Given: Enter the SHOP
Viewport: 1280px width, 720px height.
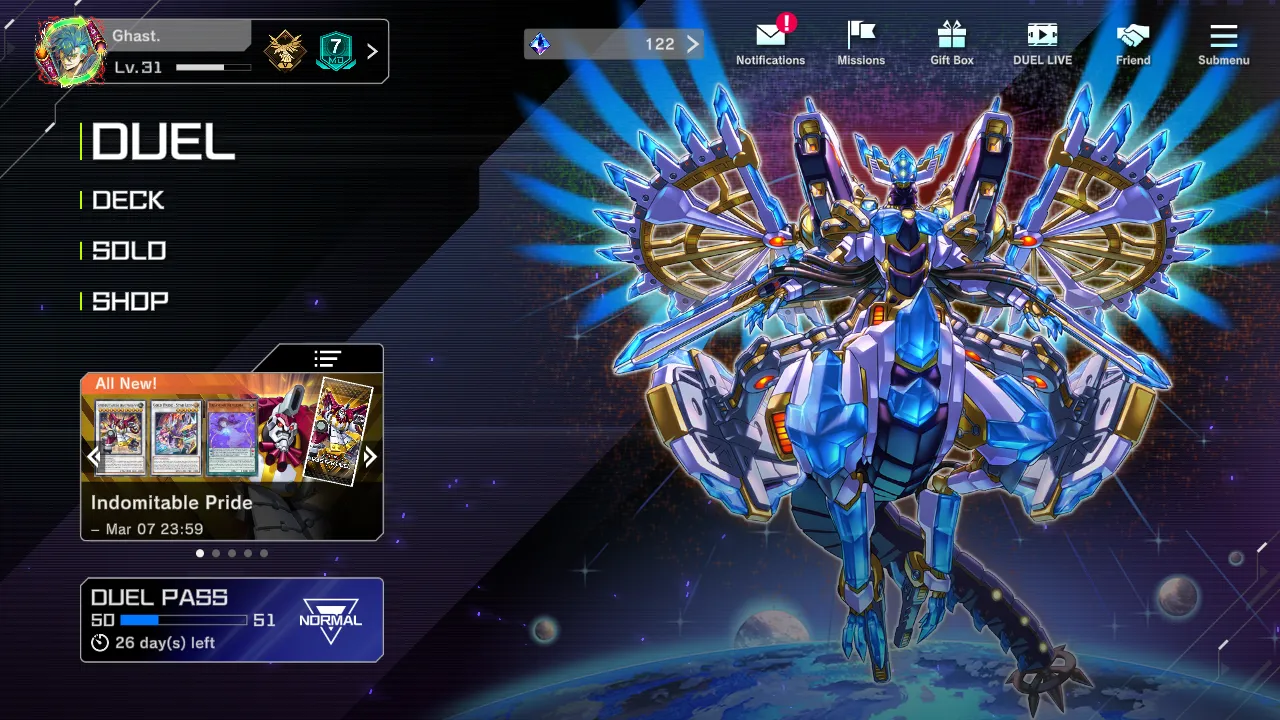Looking at the screenshot, I should click(x=130, y=301).
